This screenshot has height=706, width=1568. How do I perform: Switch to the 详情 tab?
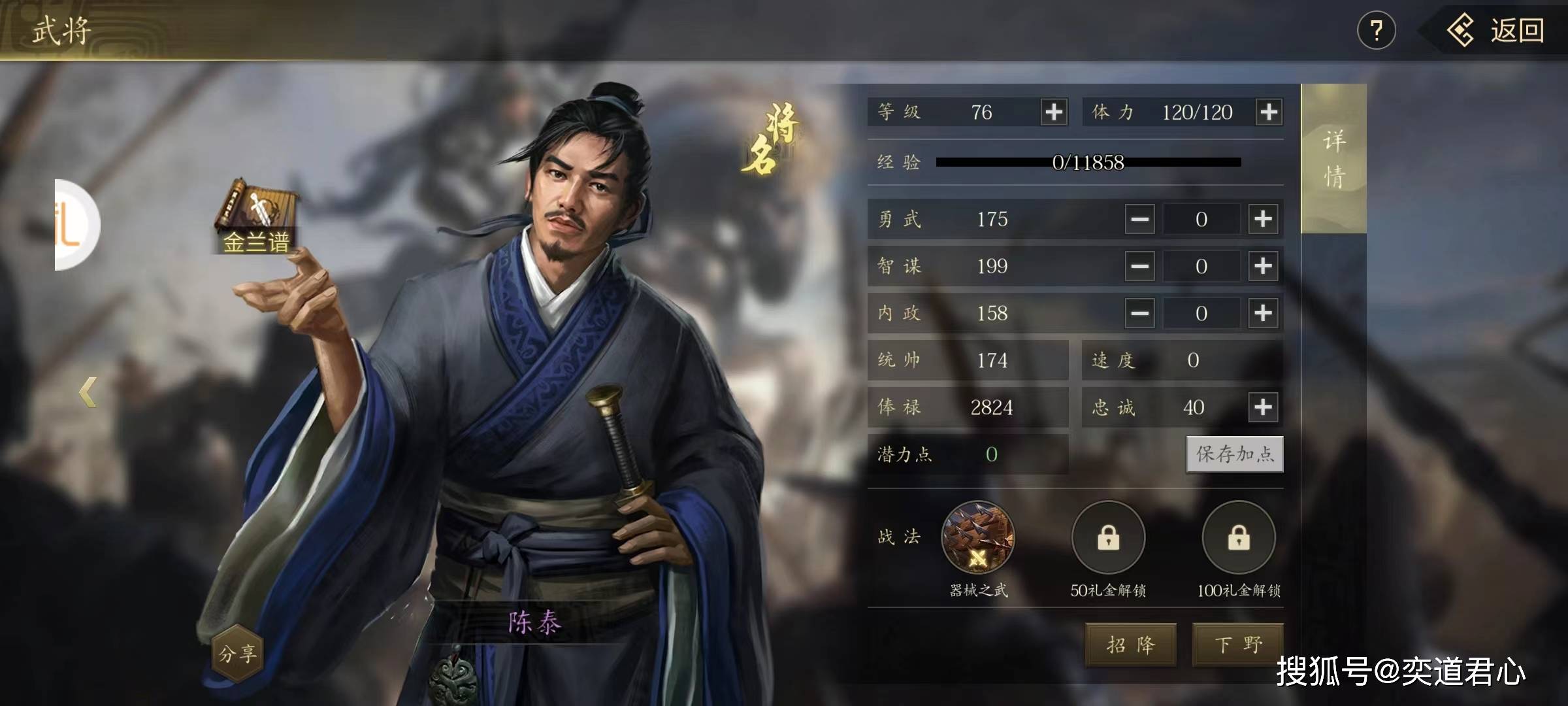tap(1333, 159)
